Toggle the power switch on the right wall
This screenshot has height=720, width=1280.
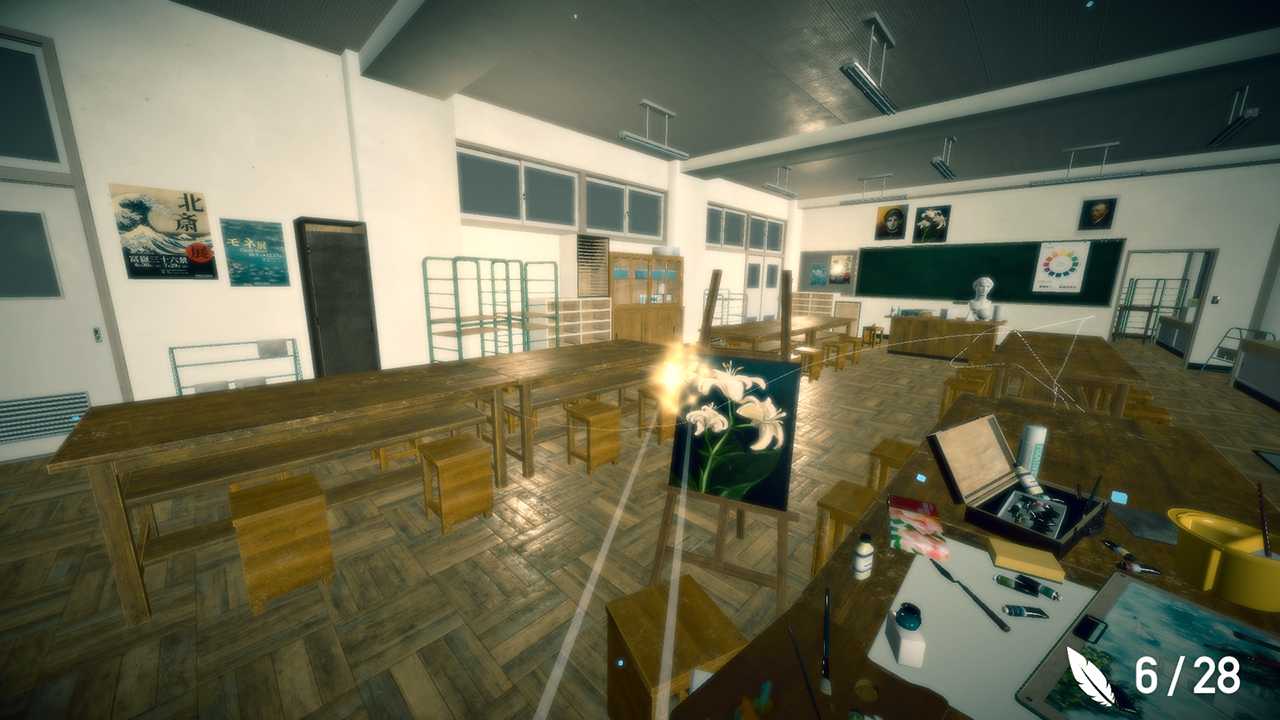pos(1215,298)
